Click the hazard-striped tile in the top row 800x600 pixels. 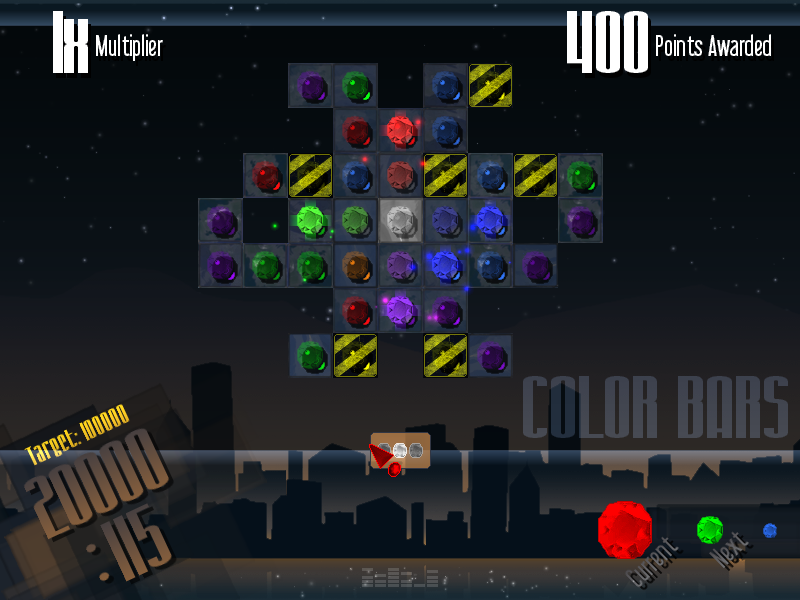tap(491, 85)
